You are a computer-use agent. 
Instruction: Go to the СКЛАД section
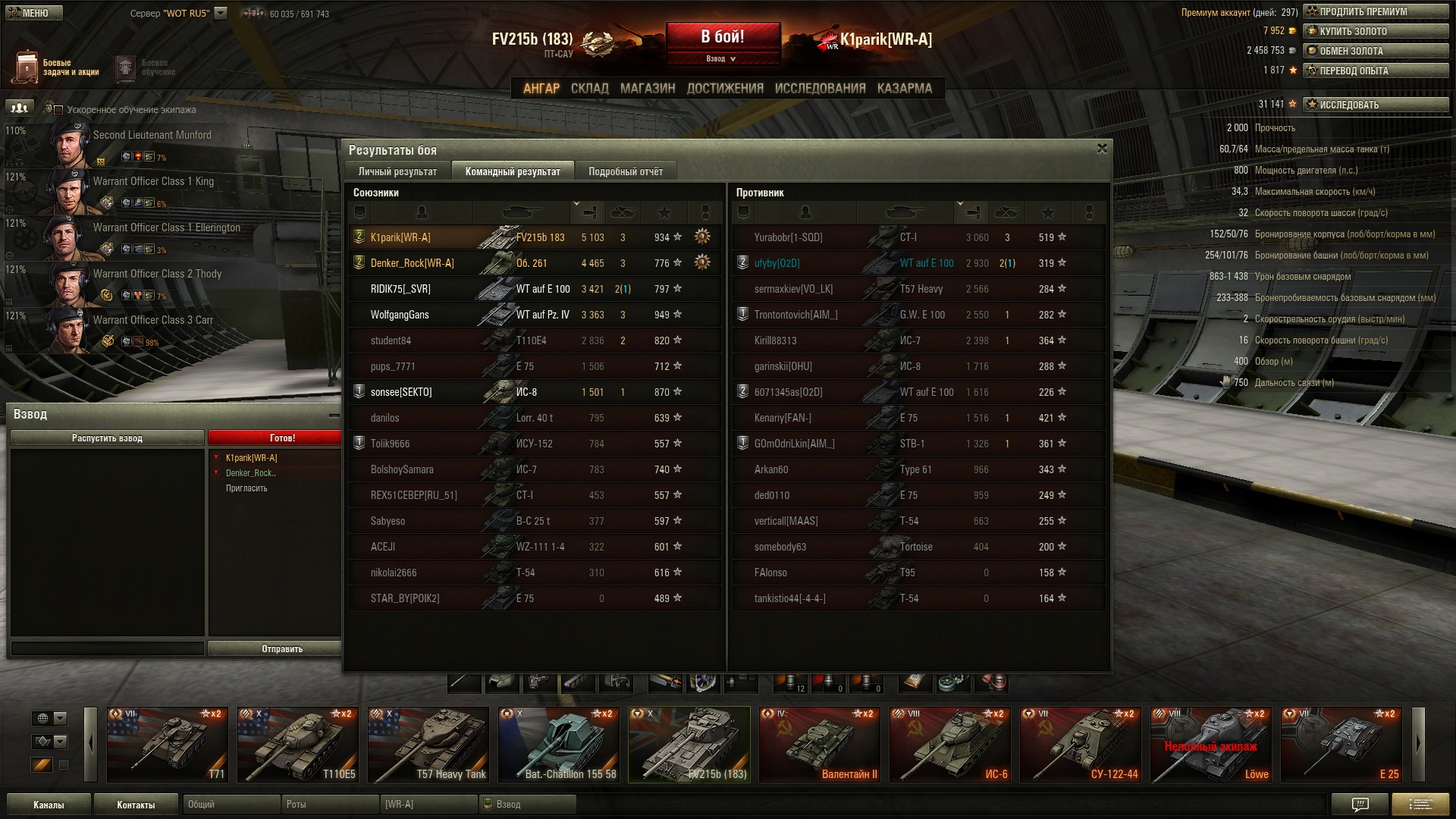click(x=589, y=88)
